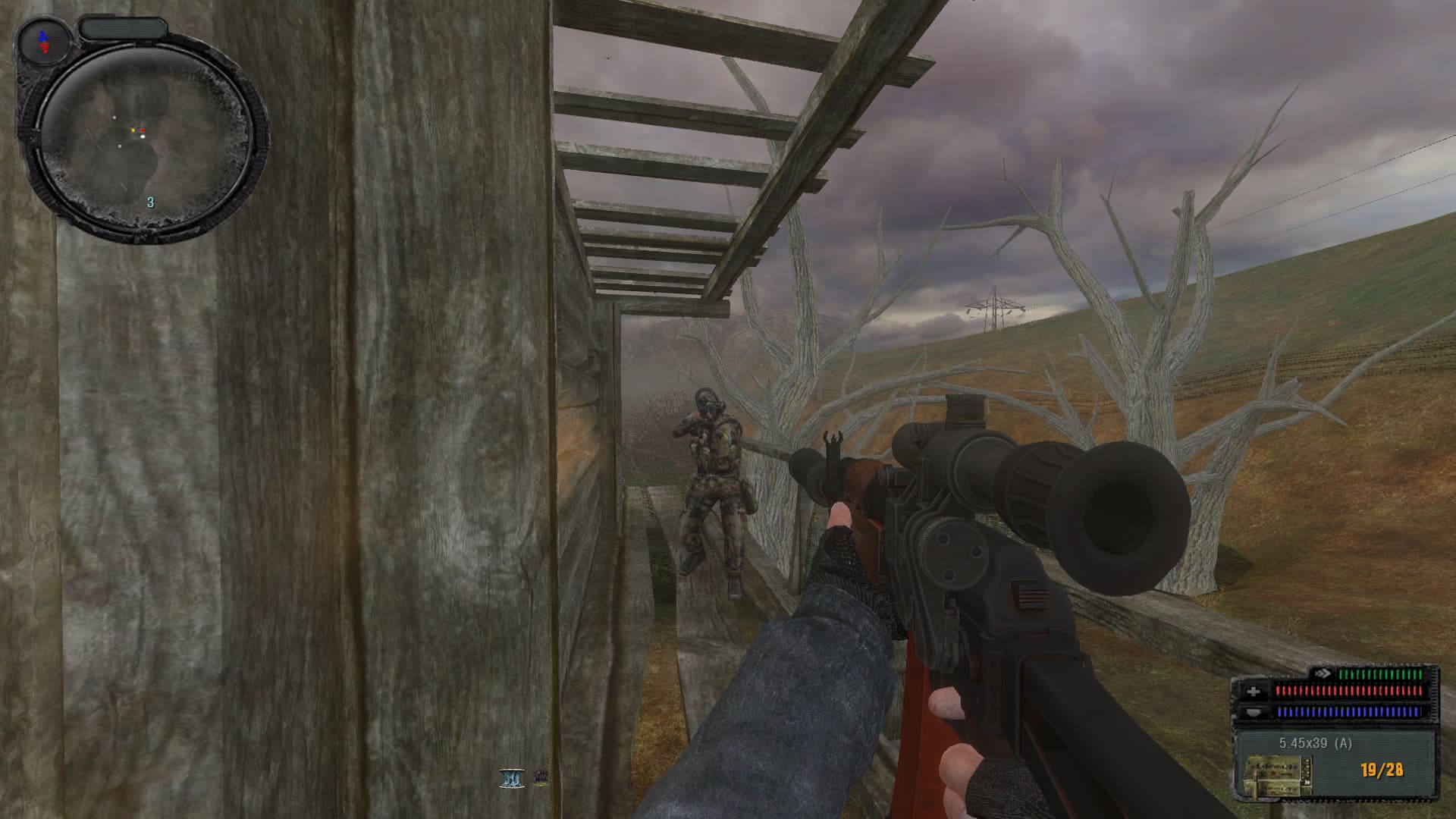Screen dimensions: 1456x819
Task: Click the blue and red compass needle
Action: tap(42, 41)
